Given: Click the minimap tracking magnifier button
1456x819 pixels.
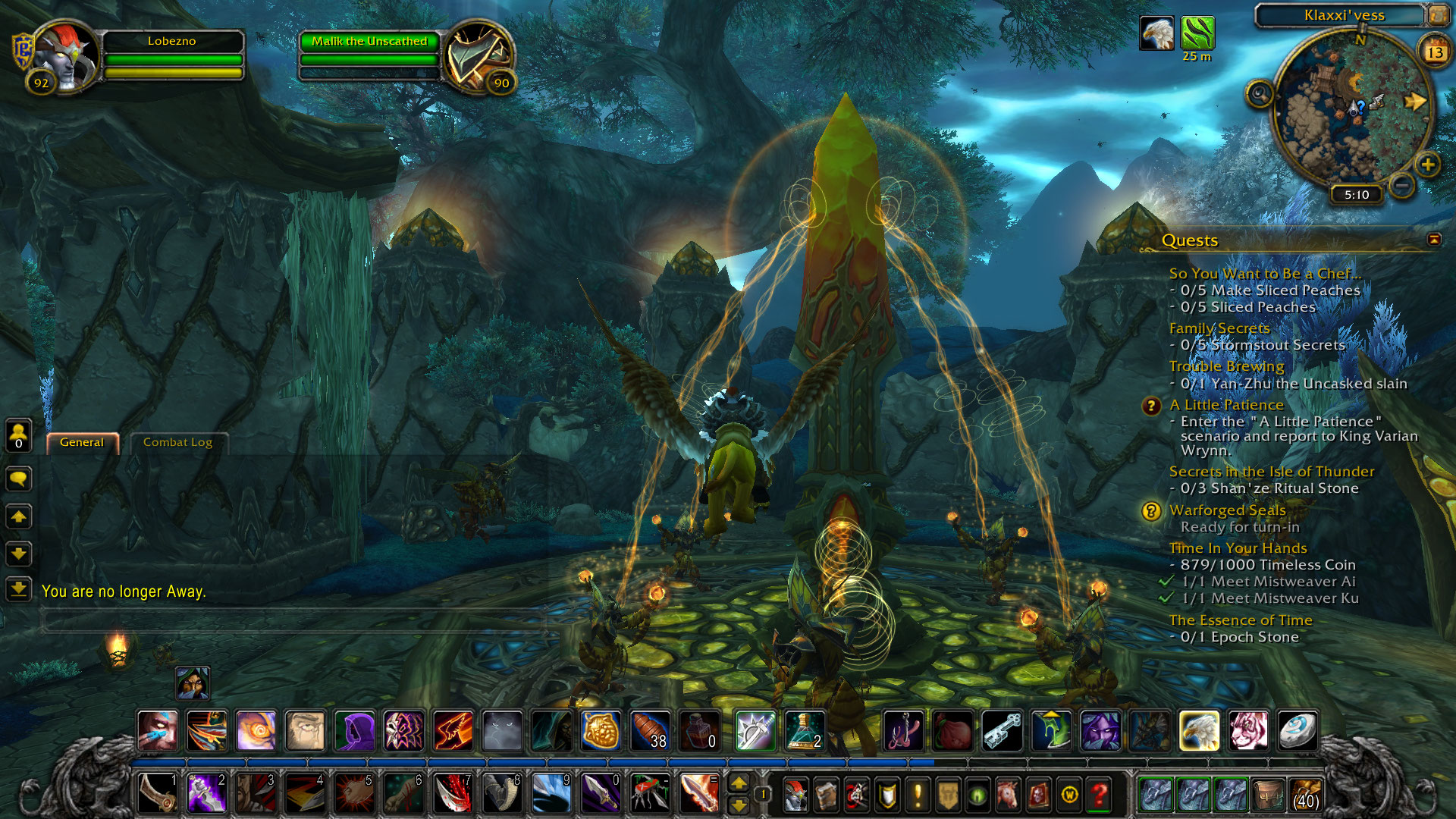Looking at the screenshot, I should click(x=1260, y=94).
